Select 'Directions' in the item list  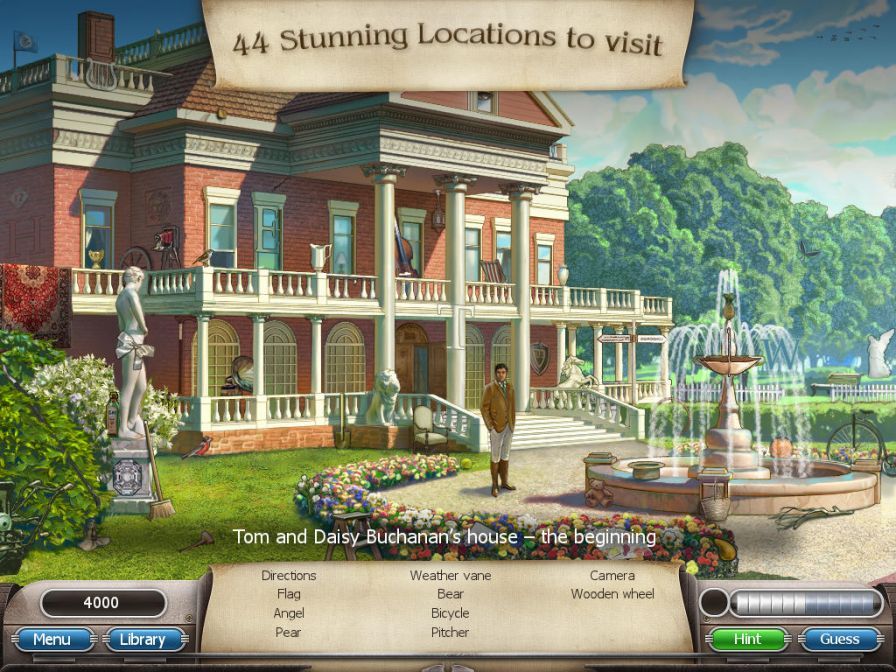[288, 576]
